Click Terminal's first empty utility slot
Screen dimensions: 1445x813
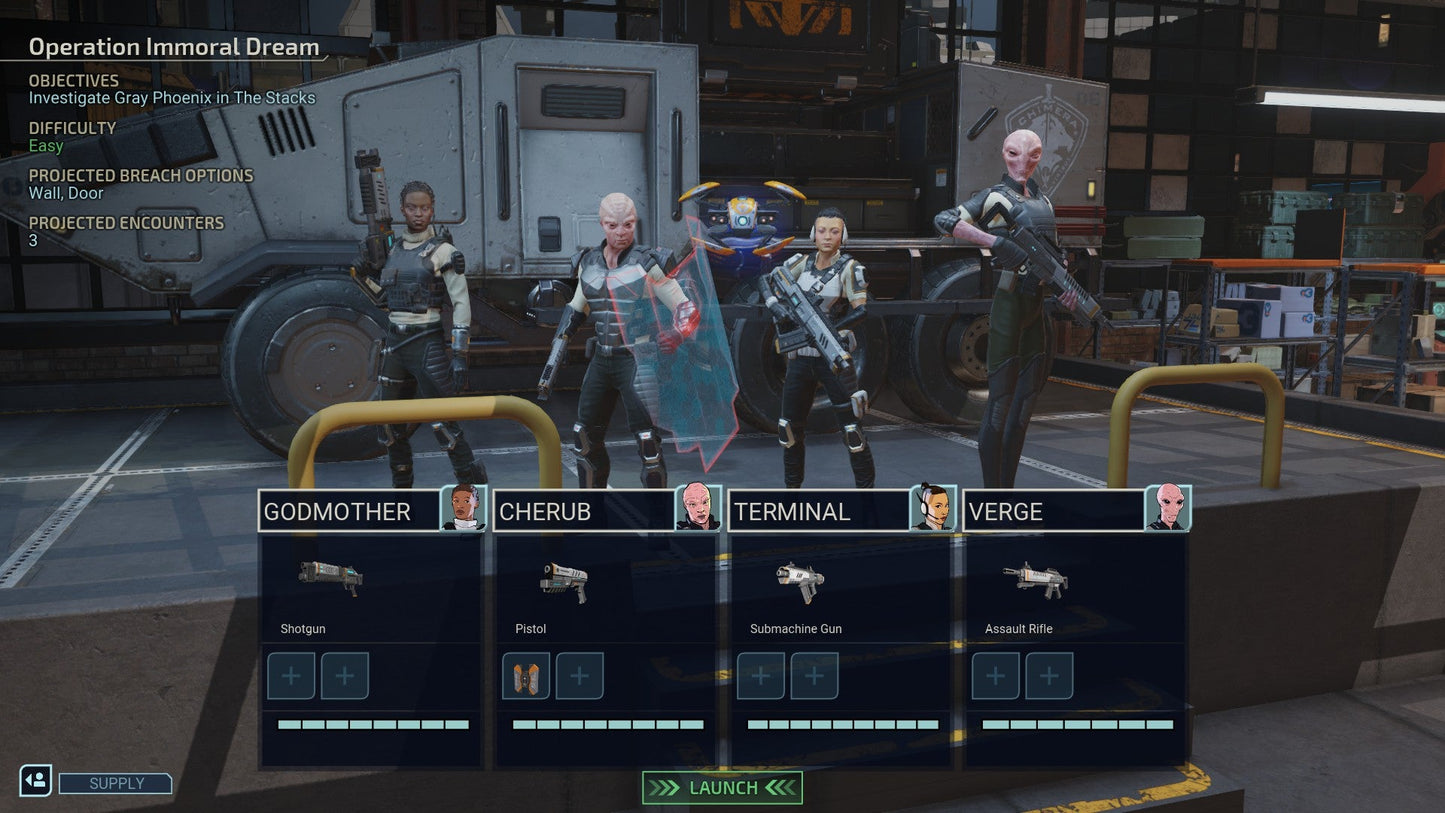(760, 676)
